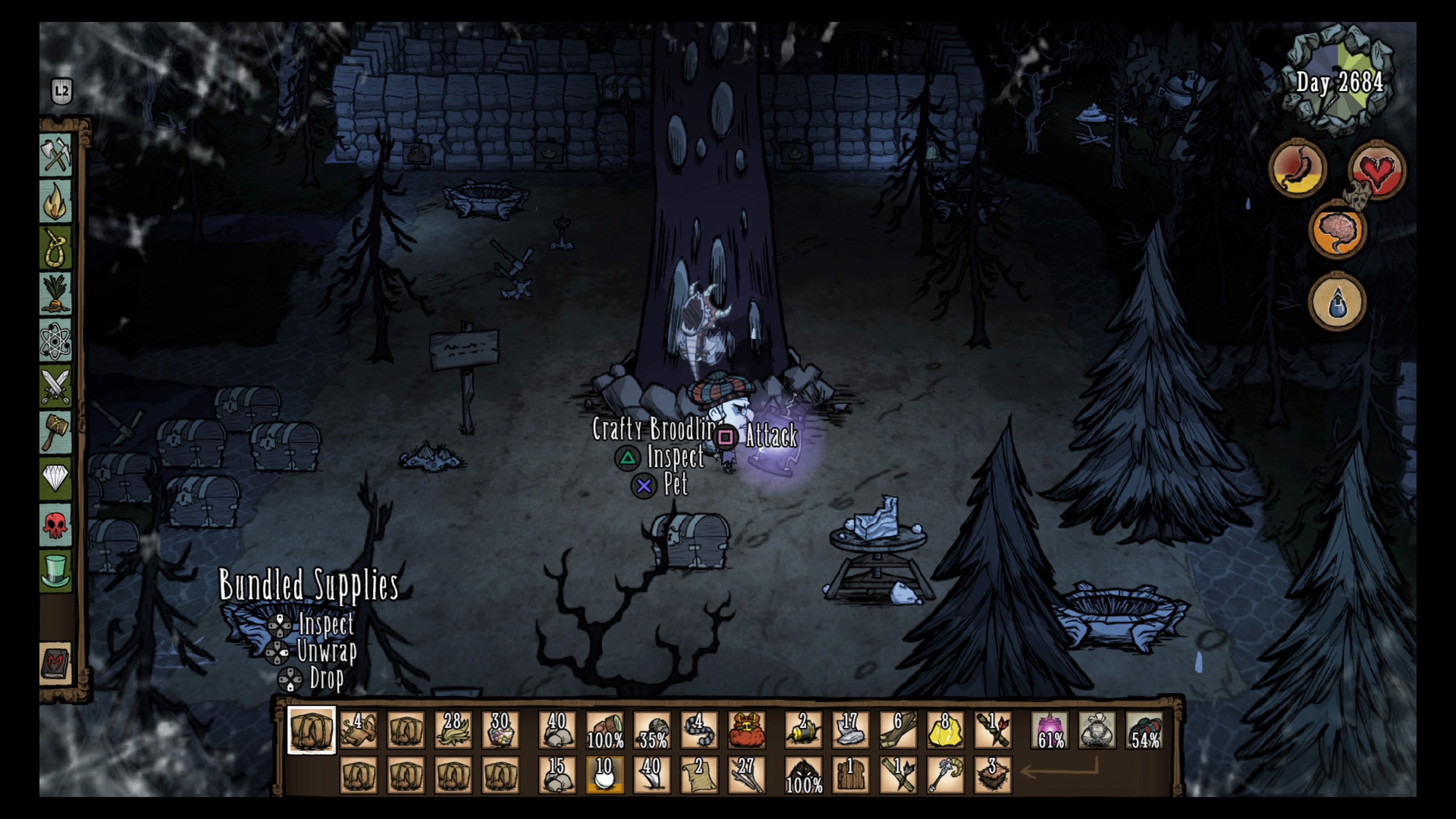Open the green top hat Dress tab
Viewport: 1456px width, 819px height.
coord(55,571)
